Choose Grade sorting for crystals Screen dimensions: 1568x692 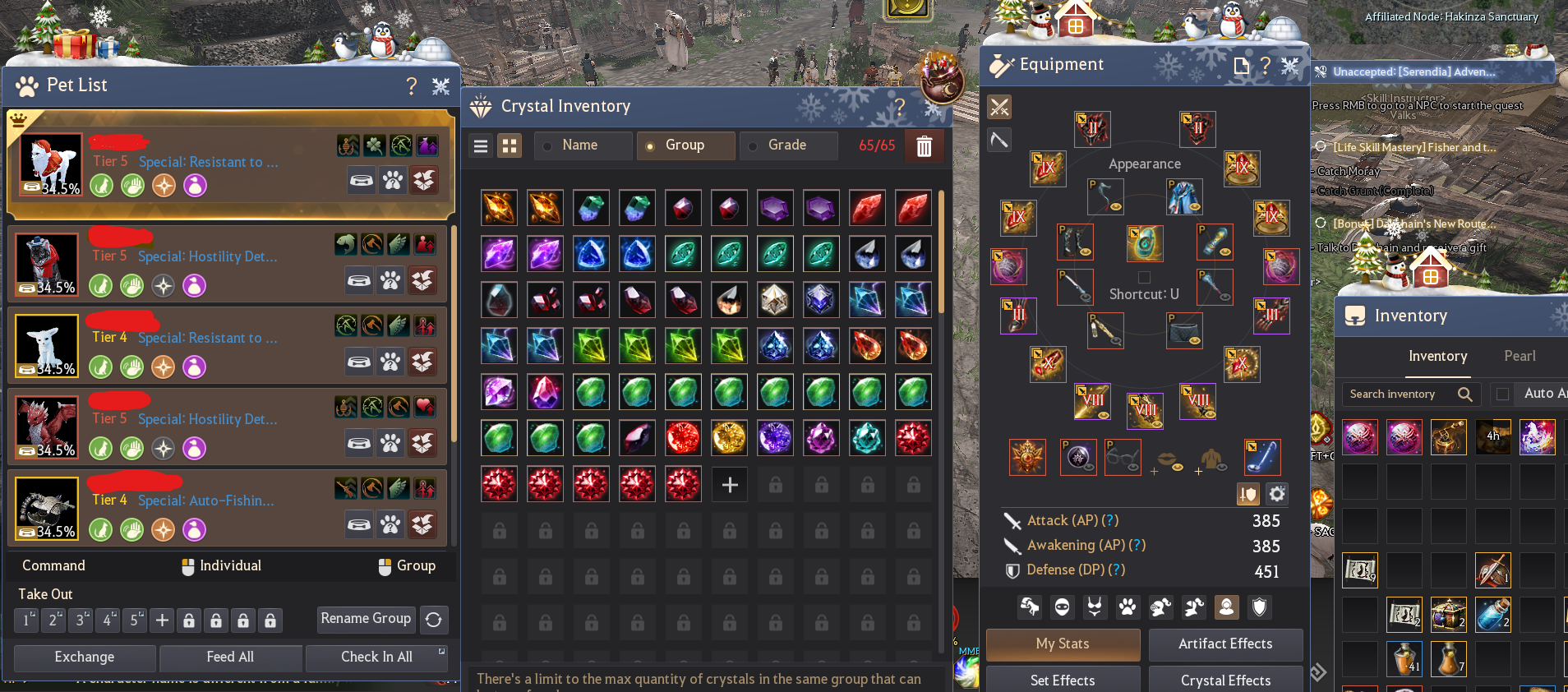click(x=787, y=145)
